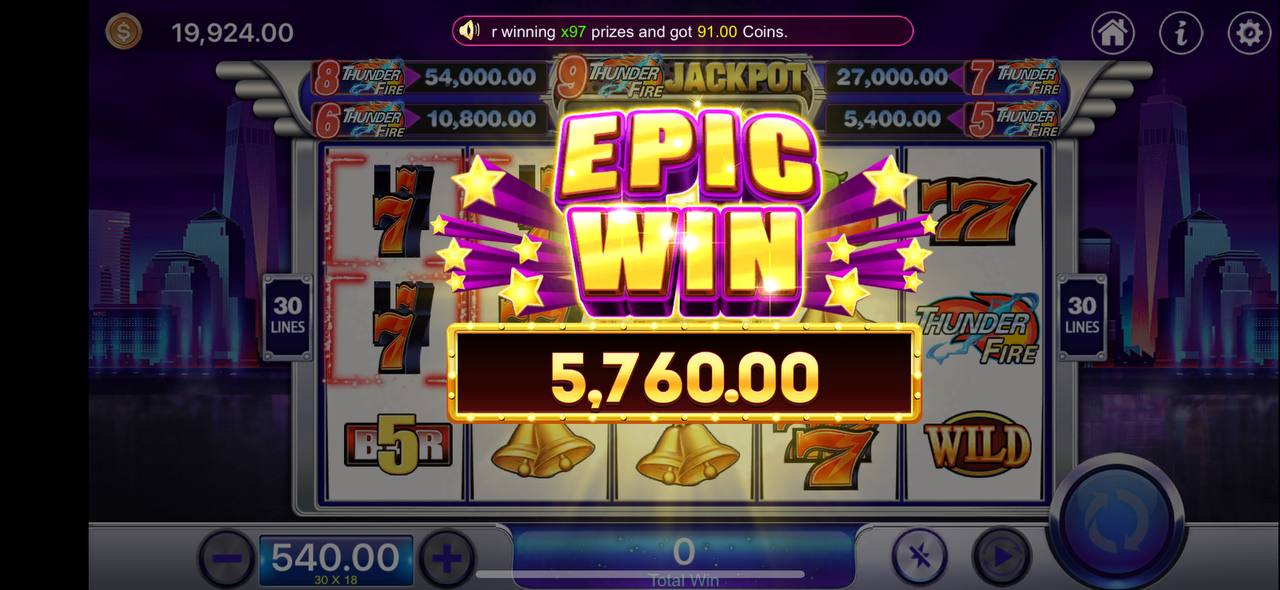Open the gear settings menu
The height and width of the screenshot is (590, 1280).
coord(1248,33)
